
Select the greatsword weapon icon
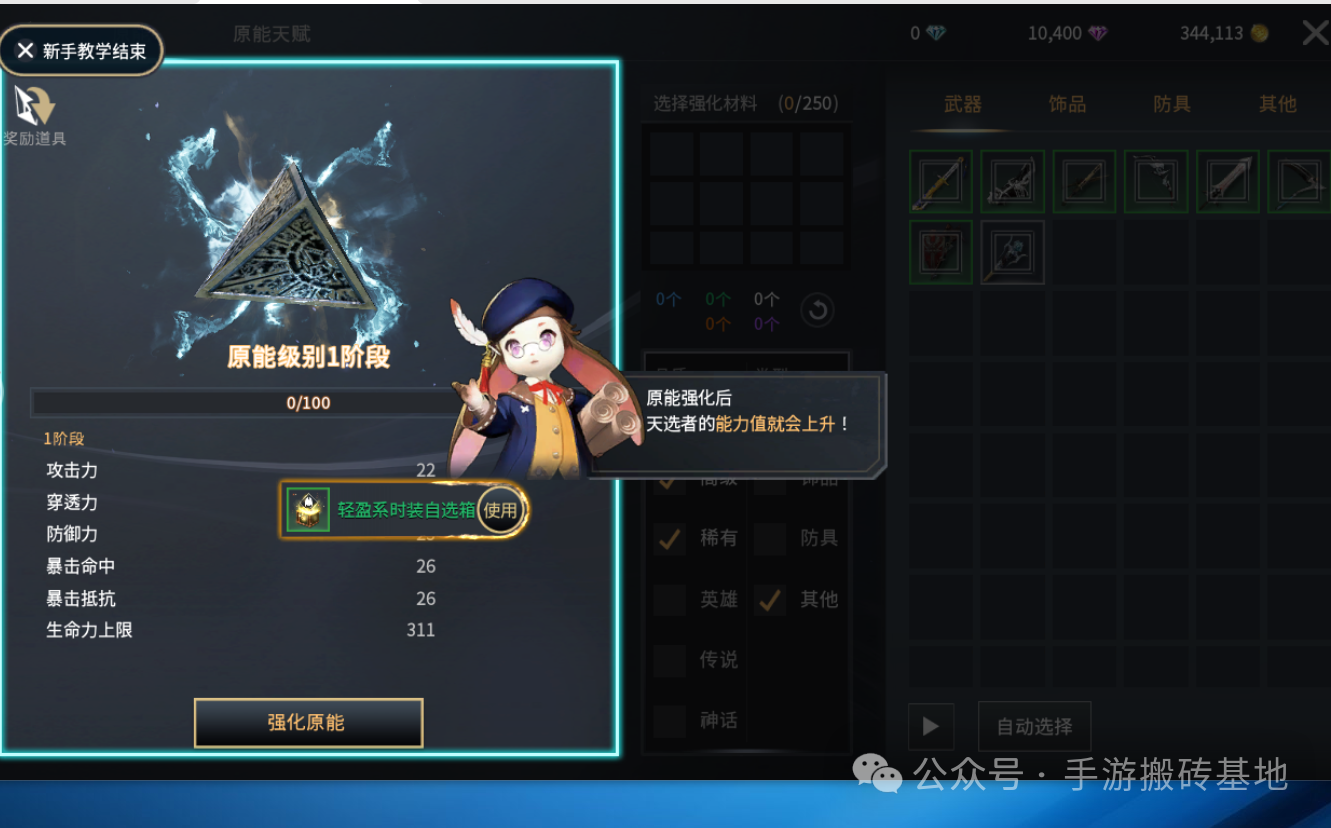(x=1227, y=181)
